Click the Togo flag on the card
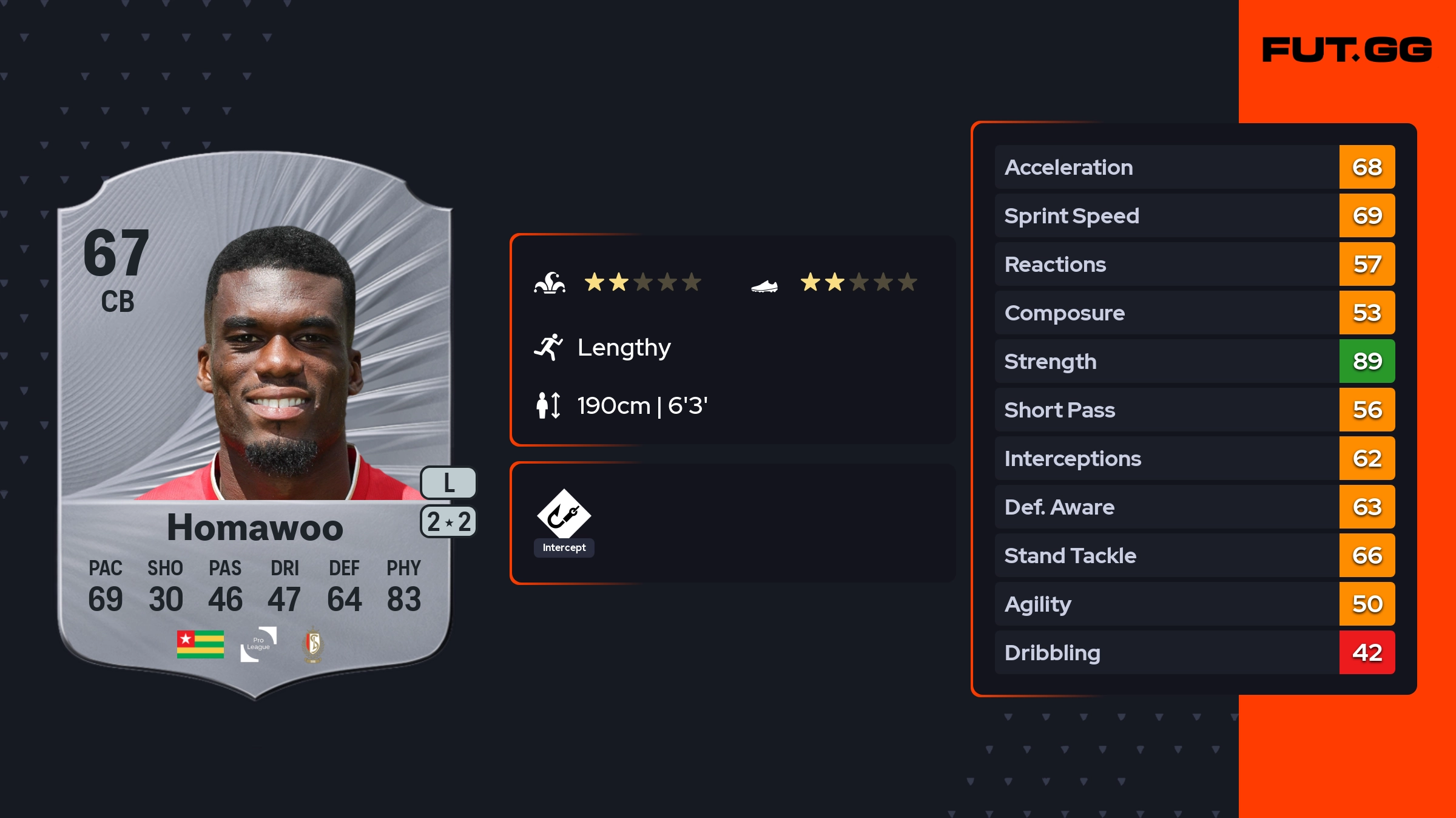This screenshot has width=1456, height=818. pos(200,644)
